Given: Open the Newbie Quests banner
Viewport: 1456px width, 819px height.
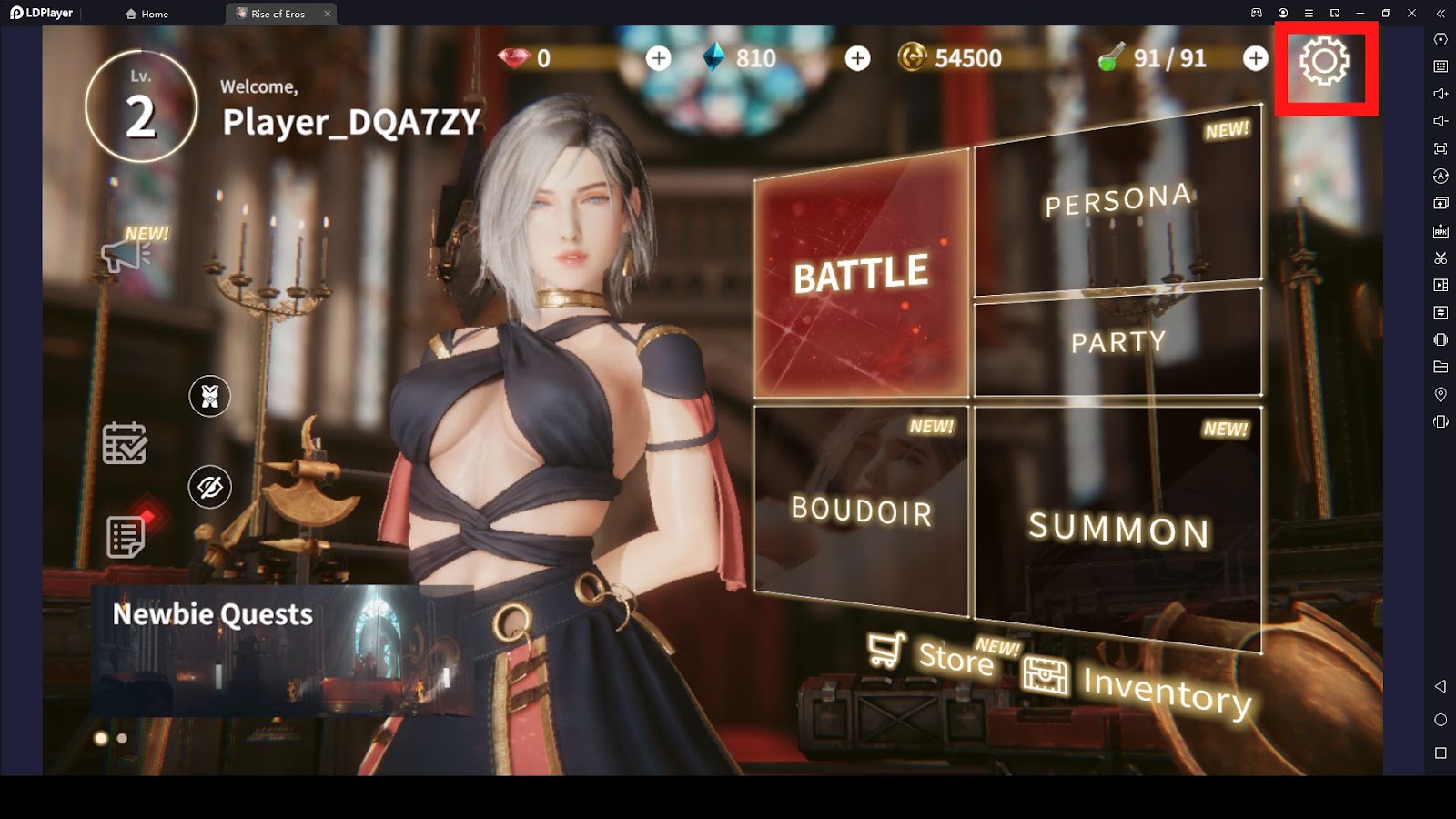Looking at the screenshot, I should pos(282,650).
